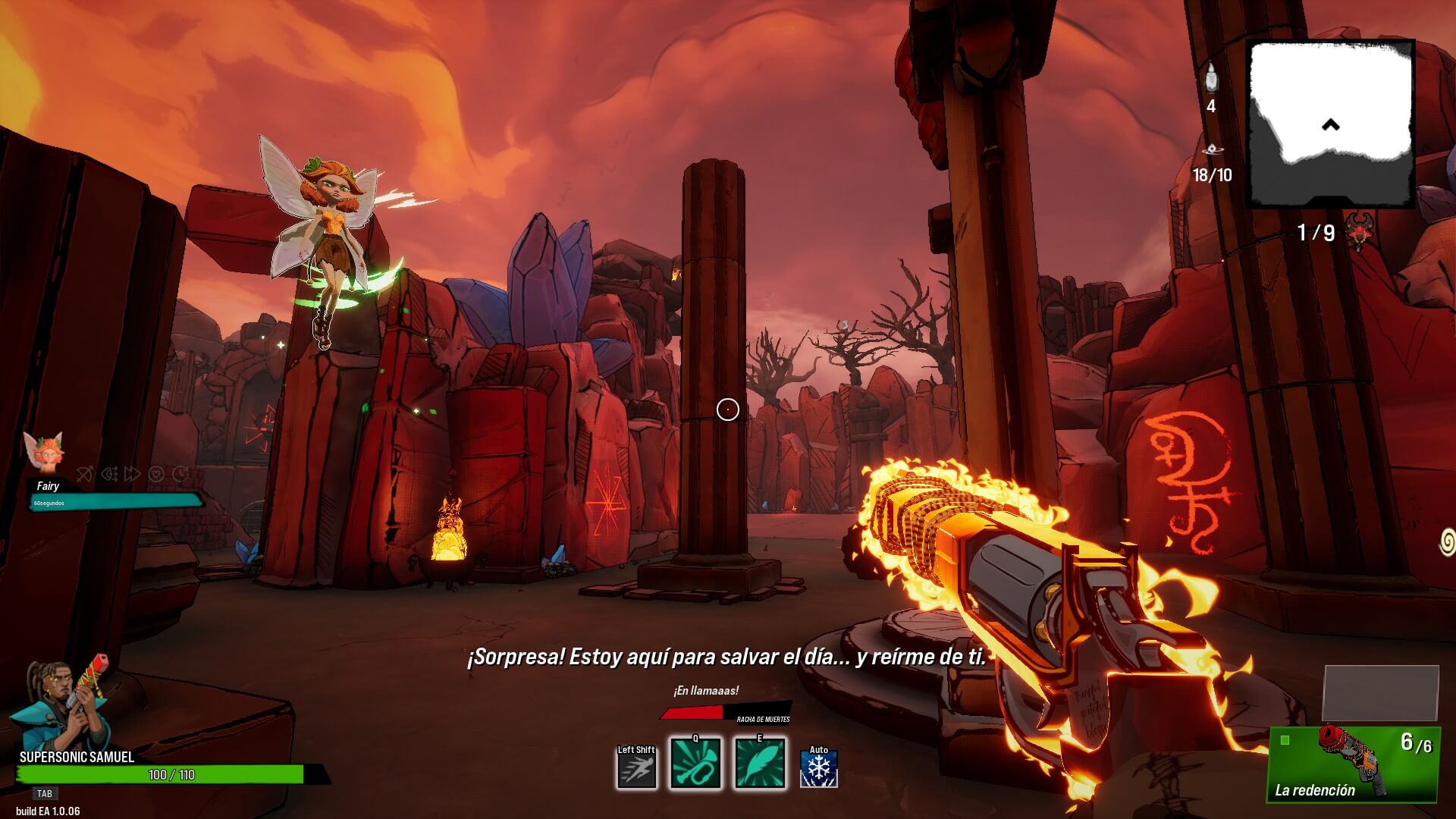
Task: Click the fast-forward fairy buff icon
Action: point(133,475)
